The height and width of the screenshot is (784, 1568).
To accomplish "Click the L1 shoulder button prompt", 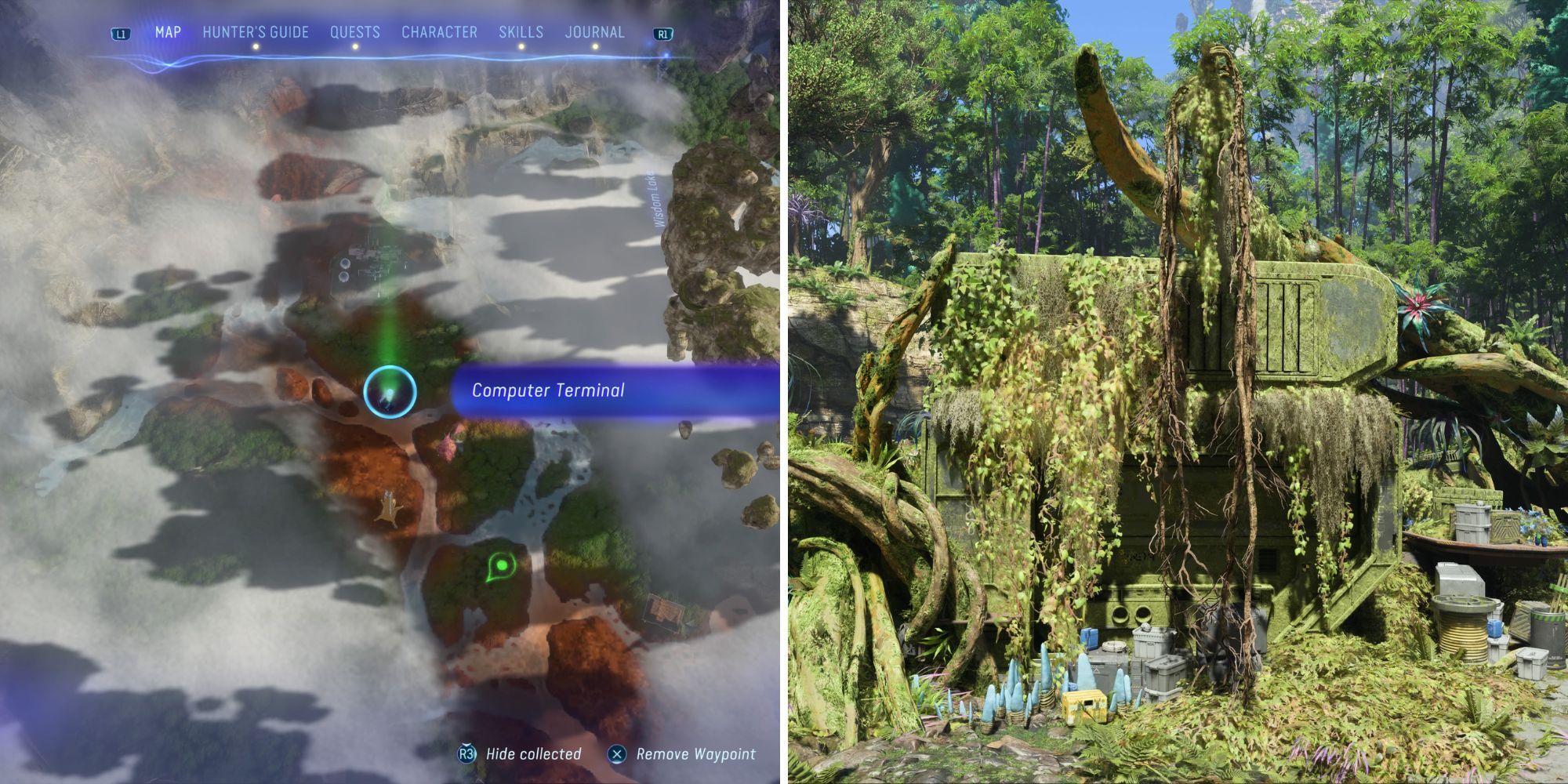I will [120, 34].
